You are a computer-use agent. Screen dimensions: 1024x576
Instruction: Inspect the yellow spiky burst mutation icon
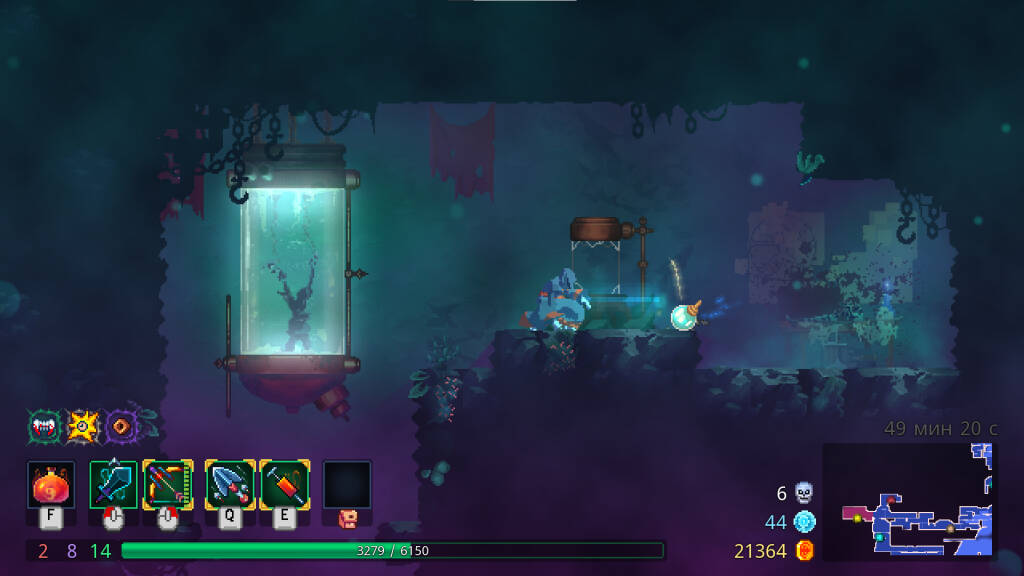click(82, 427)
